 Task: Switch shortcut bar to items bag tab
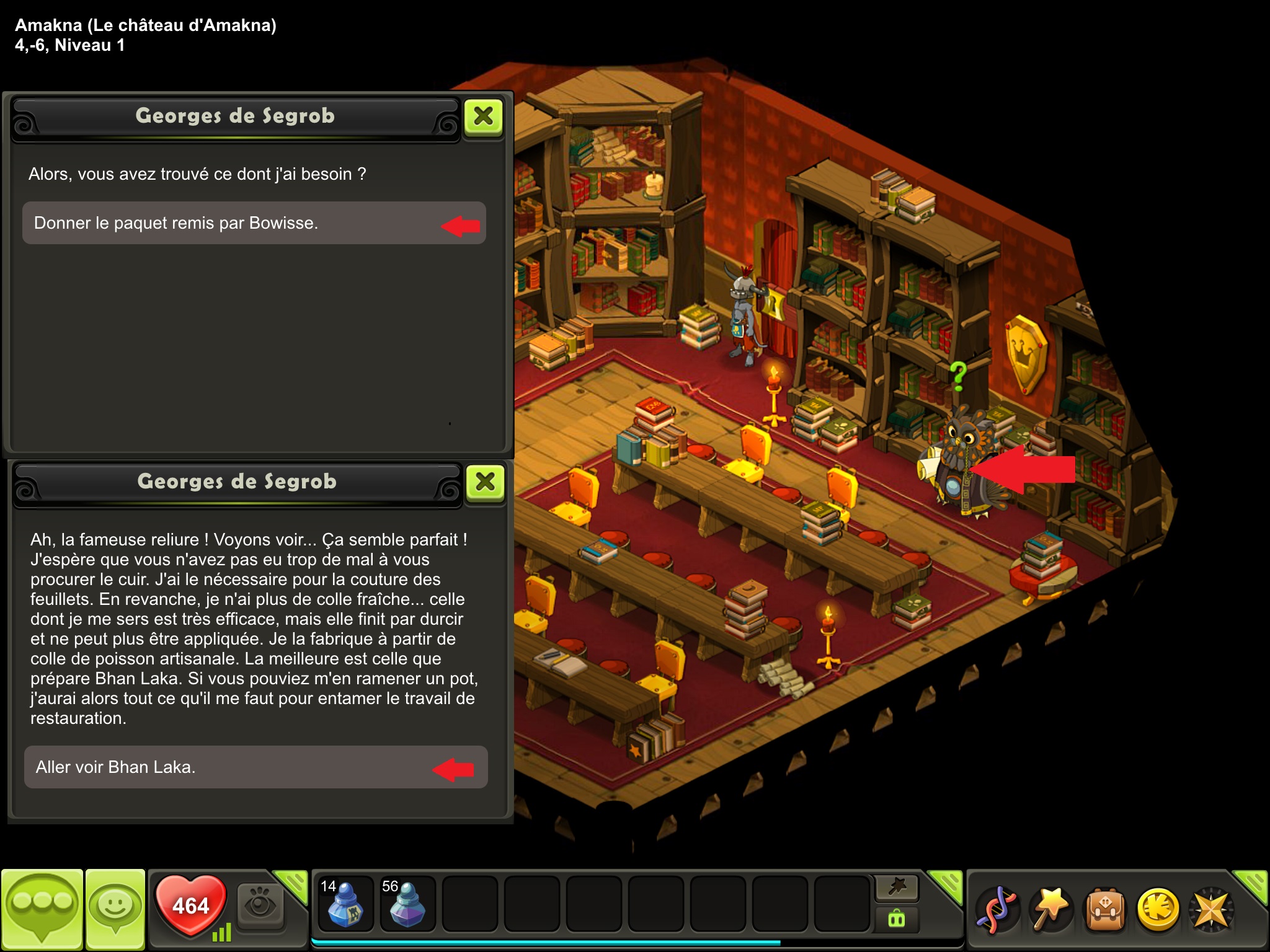pyautogui.click(x=897, y=918)
